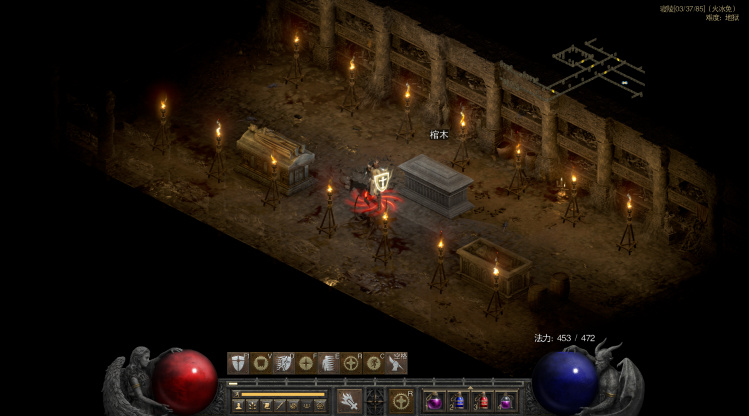Pick the hotbar skill labeled C
The height and width of the screenshot is (416, 749).
[x=374, y=363]
